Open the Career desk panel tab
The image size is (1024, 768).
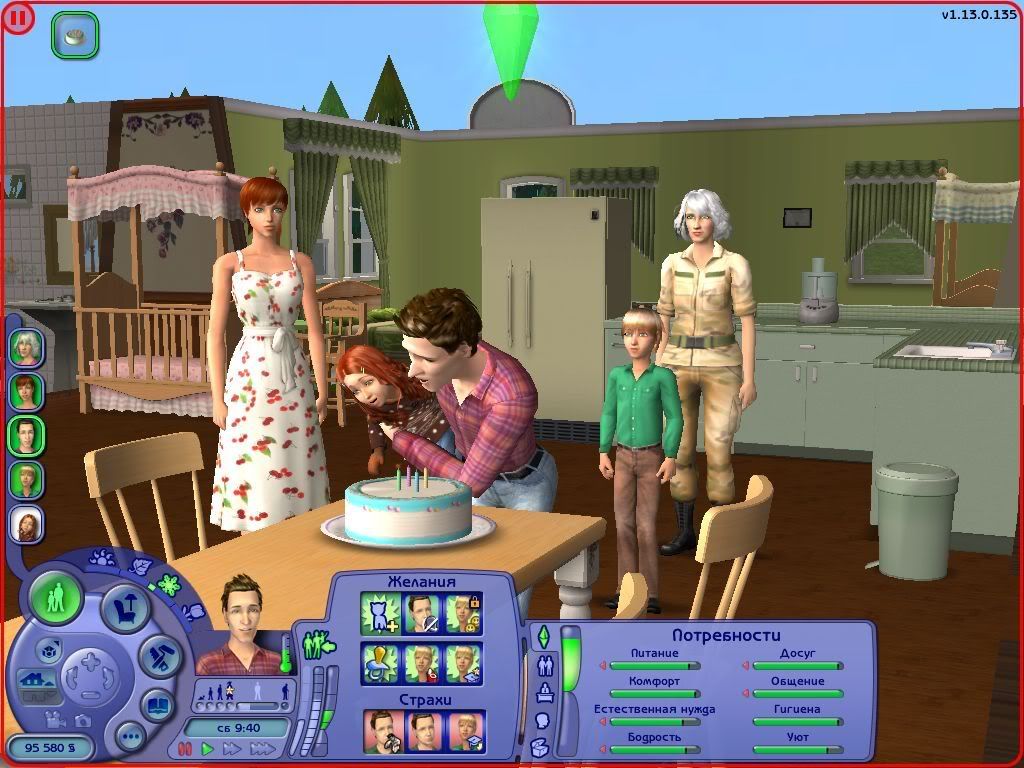(546, 692)
